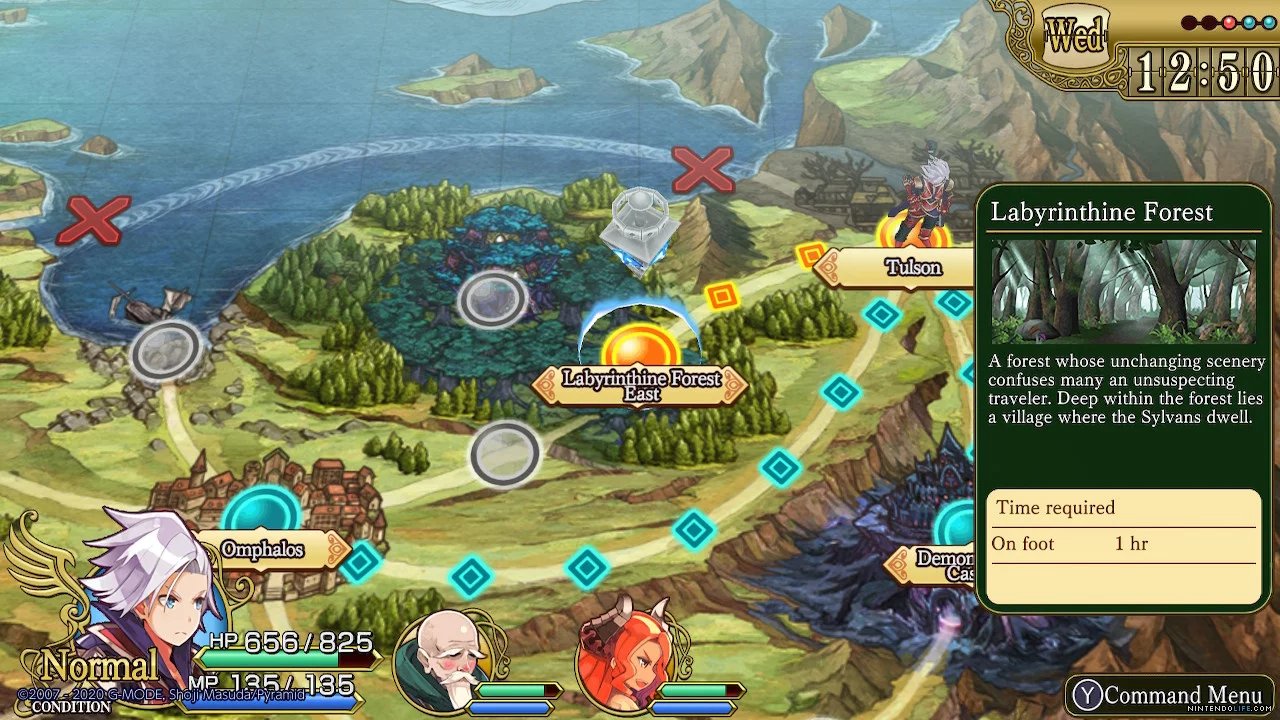Select the Labyrinthine Forest East map node

[641, 352]
